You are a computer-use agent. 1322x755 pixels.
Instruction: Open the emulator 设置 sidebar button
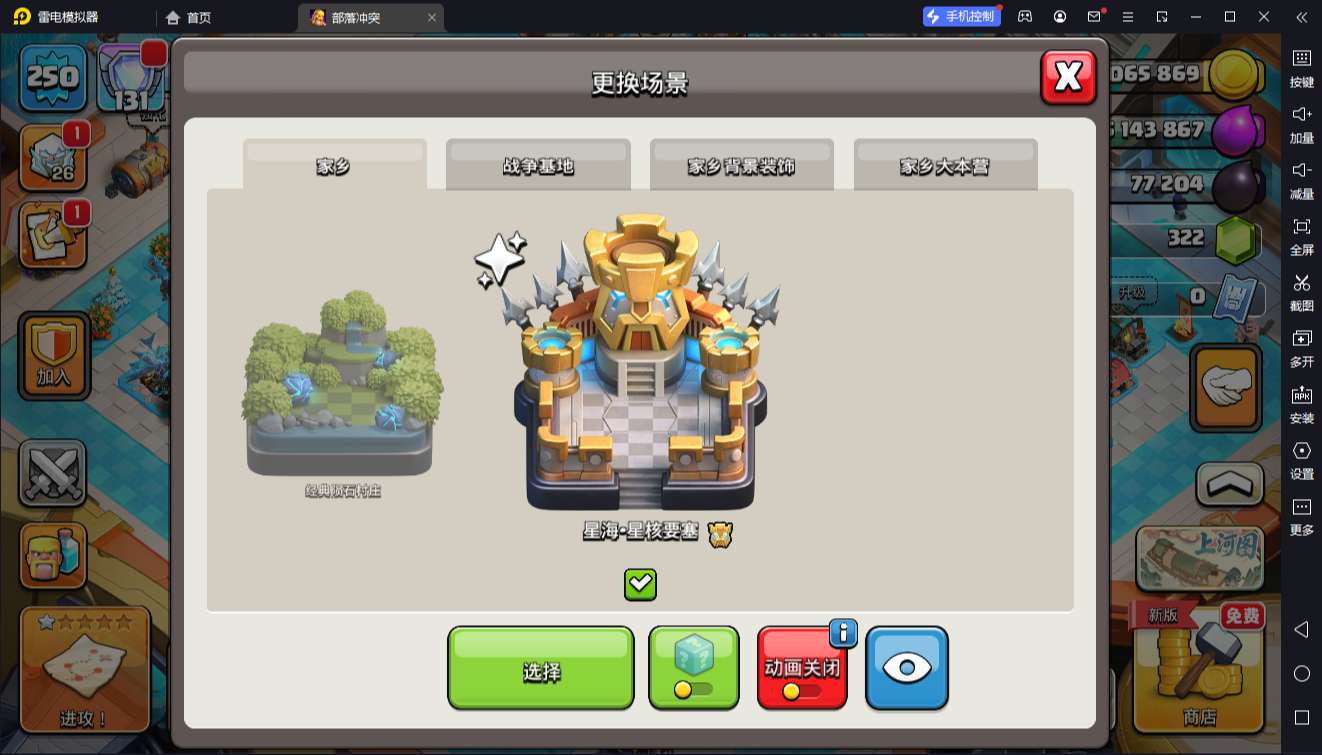(x=1301, y=460)
